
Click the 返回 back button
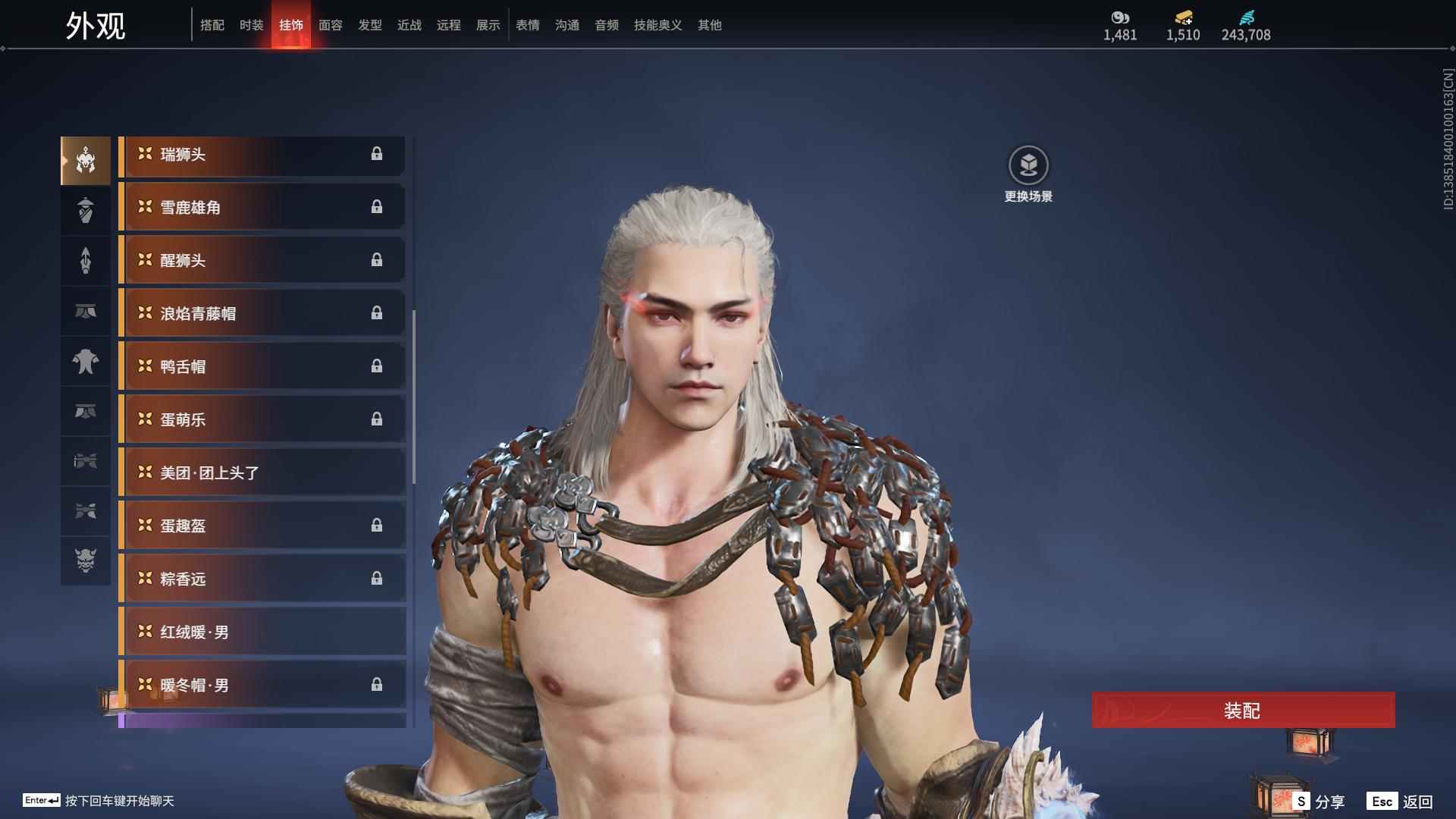tap(1401, 802)
